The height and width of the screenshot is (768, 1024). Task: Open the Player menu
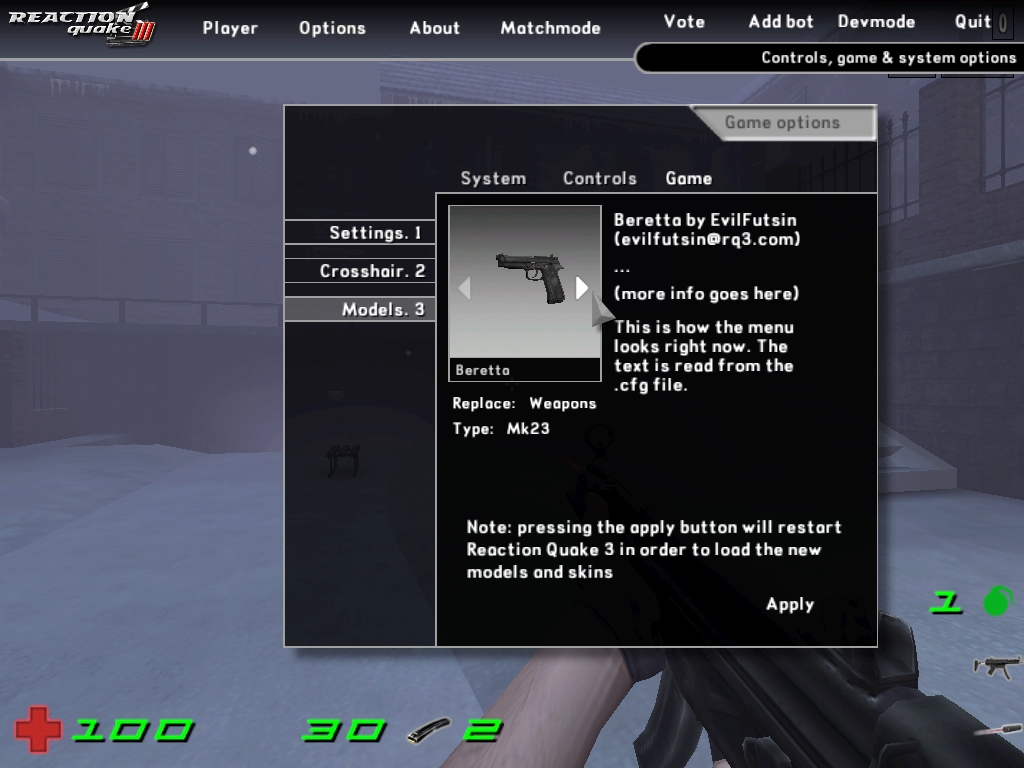pos(230,28)
